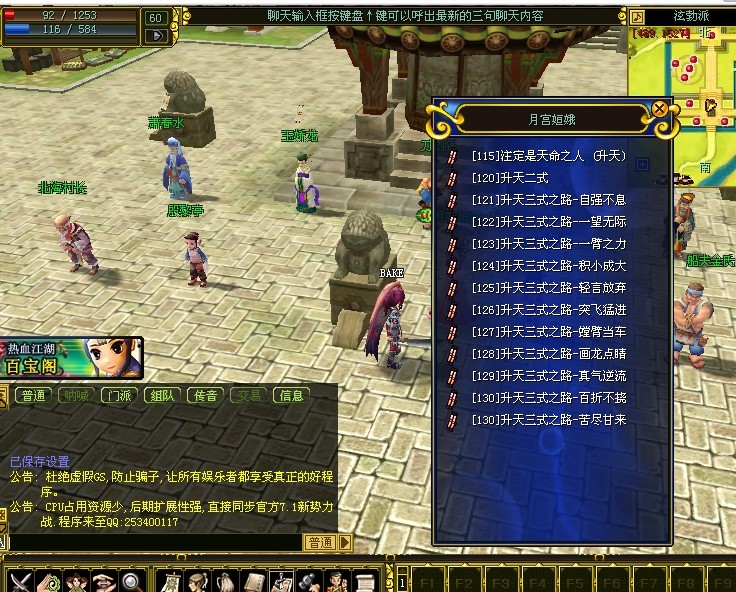Click the minimap of 玄勃派
The image size is (736, 592).
tap(682, 90)
